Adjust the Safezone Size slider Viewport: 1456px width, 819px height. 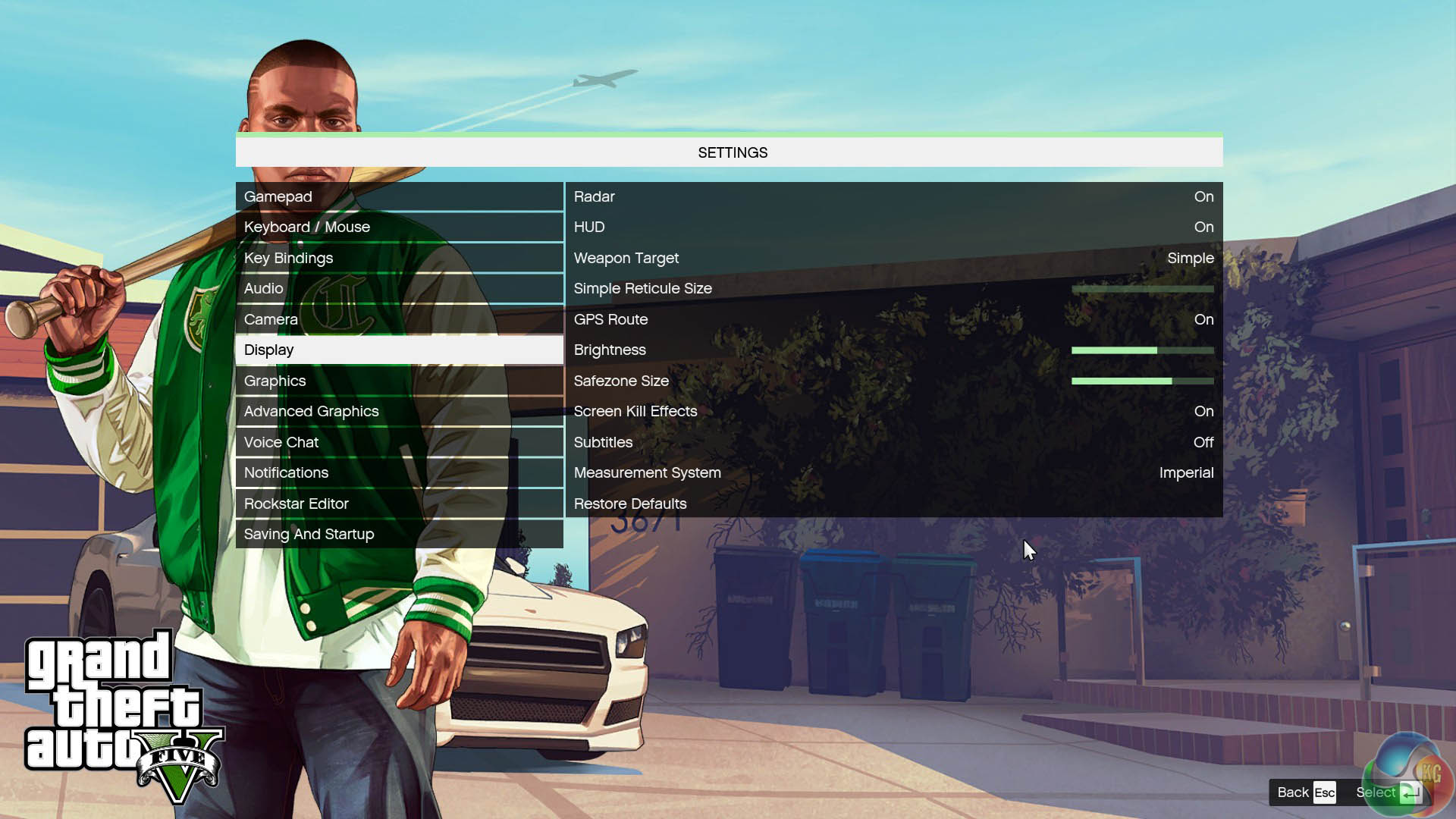(1142, 381)
